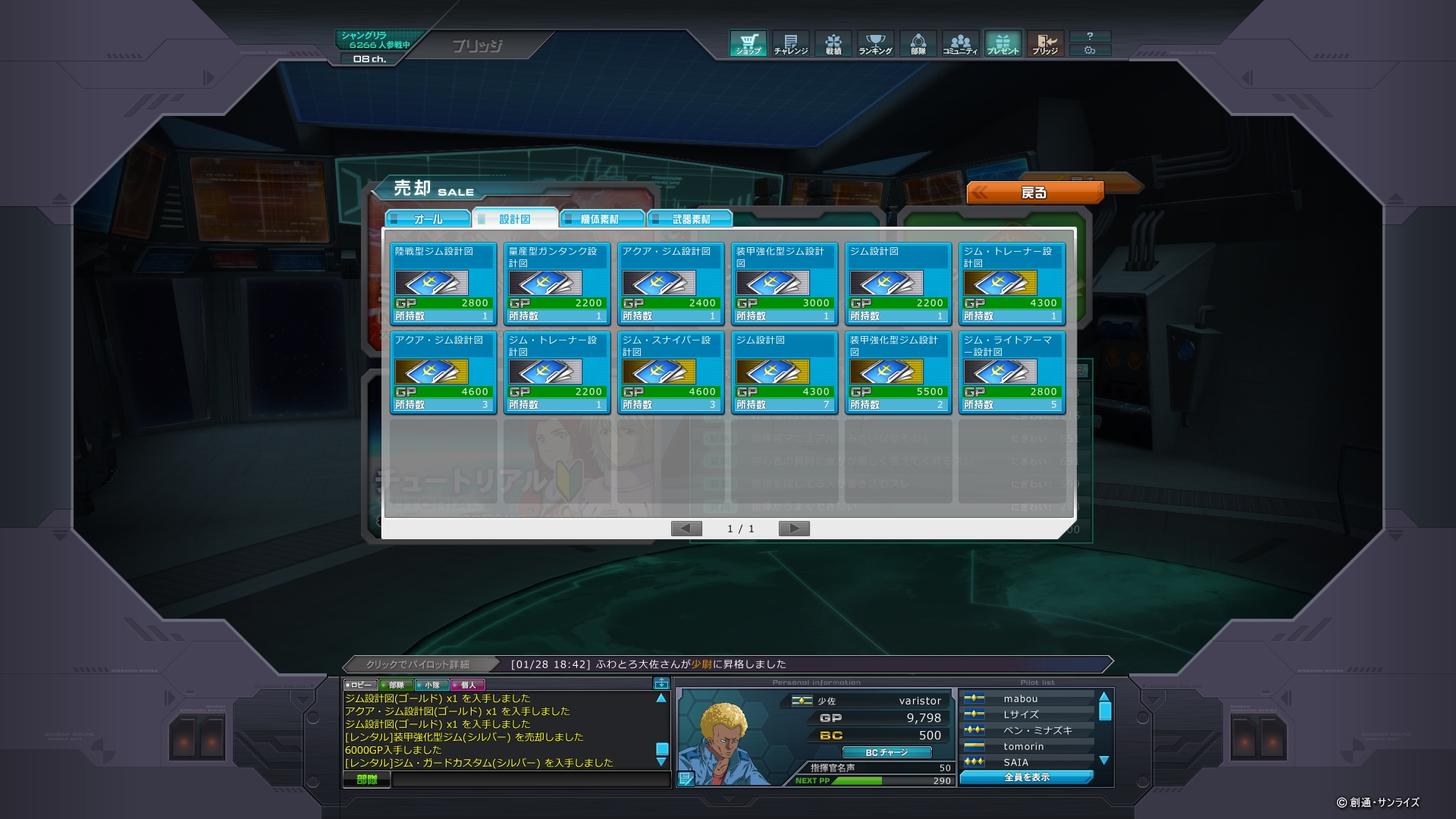Image resolution: width=1456 pixels, height=819 pixels.
Task: Switch to the オール tab
Action: point(428,219)
